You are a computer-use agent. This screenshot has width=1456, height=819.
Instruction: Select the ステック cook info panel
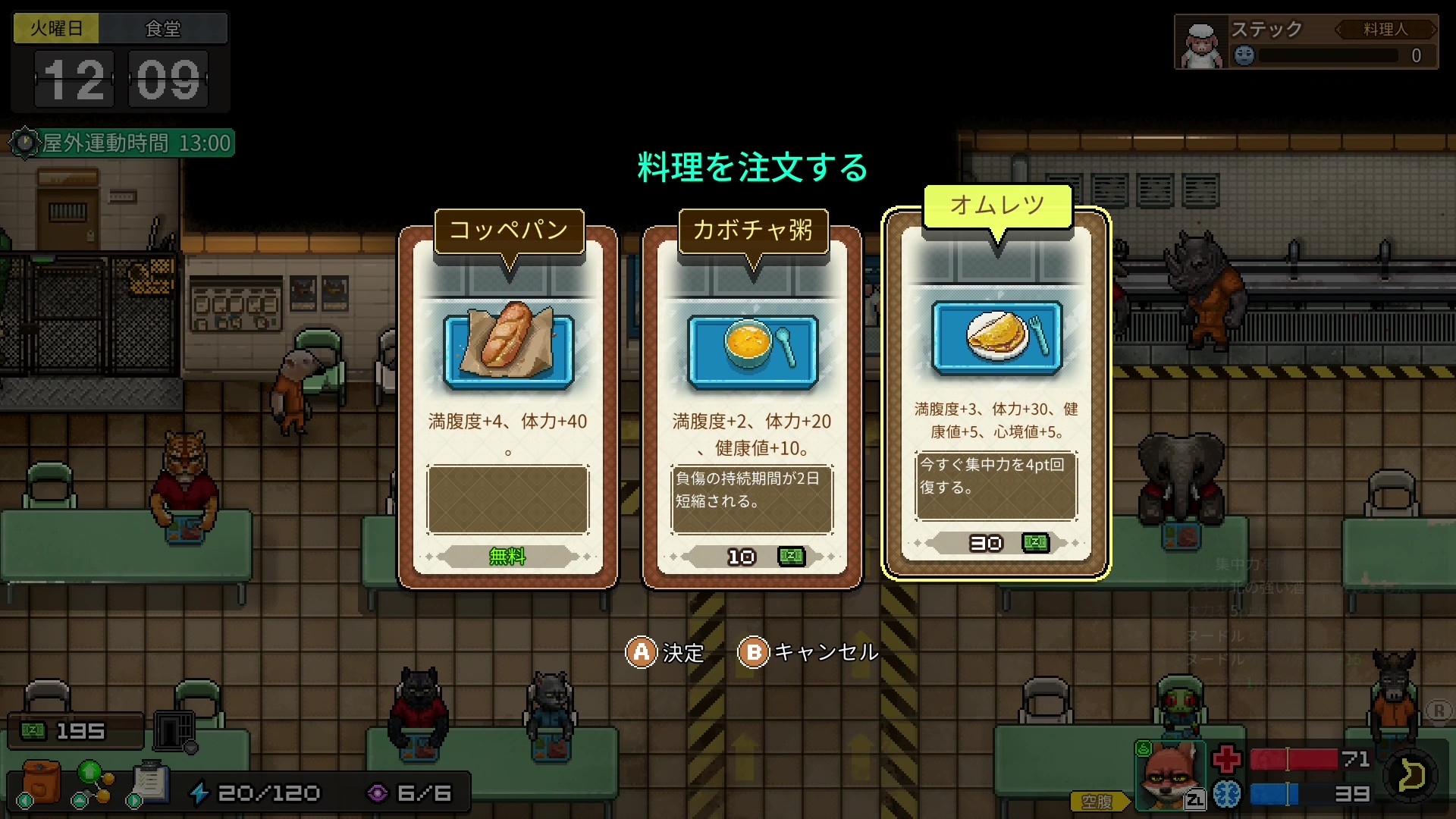coord(1306,42)
